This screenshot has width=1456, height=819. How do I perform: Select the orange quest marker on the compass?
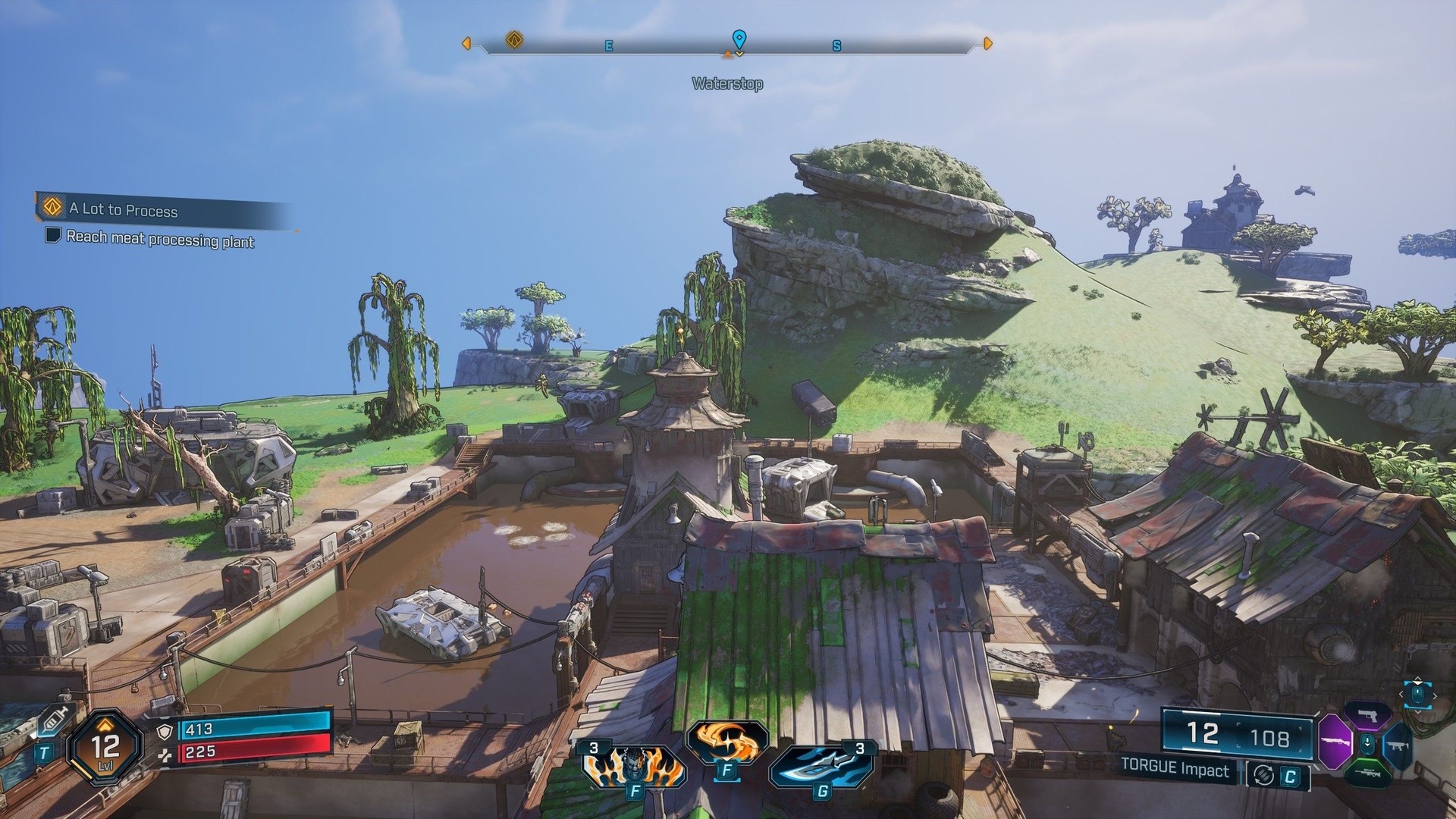pos(514,39)
